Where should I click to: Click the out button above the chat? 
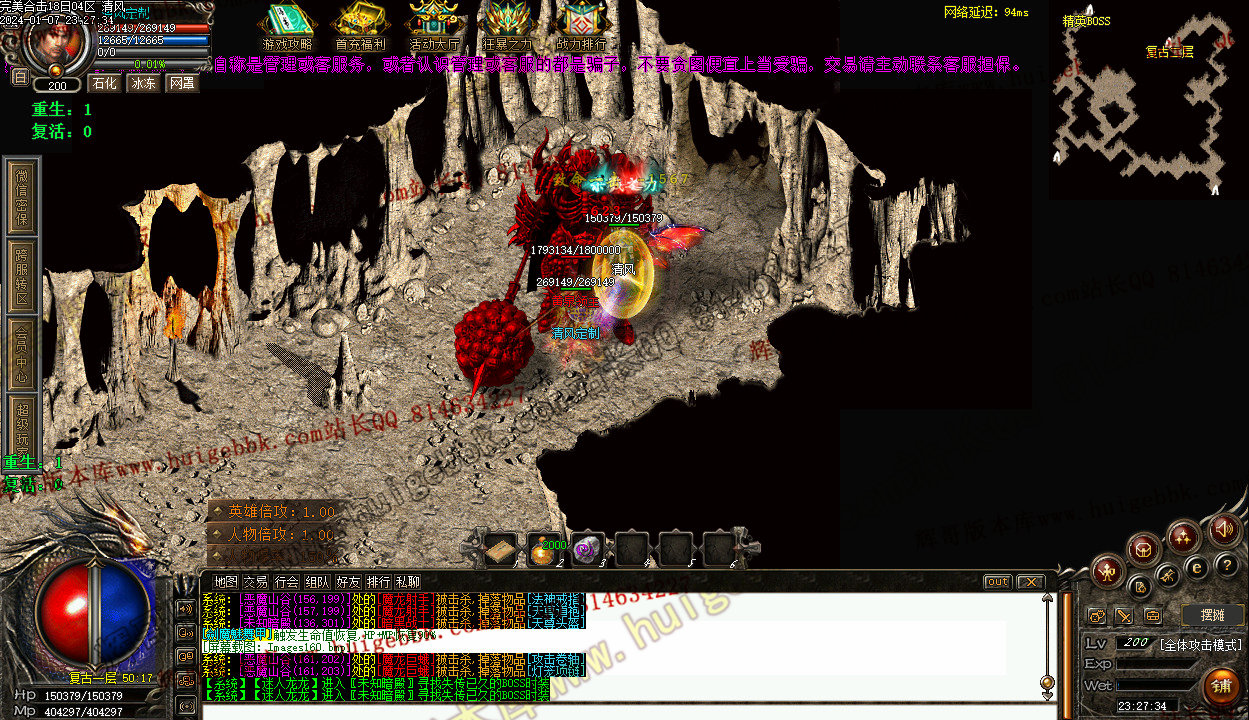coord(997,582)
